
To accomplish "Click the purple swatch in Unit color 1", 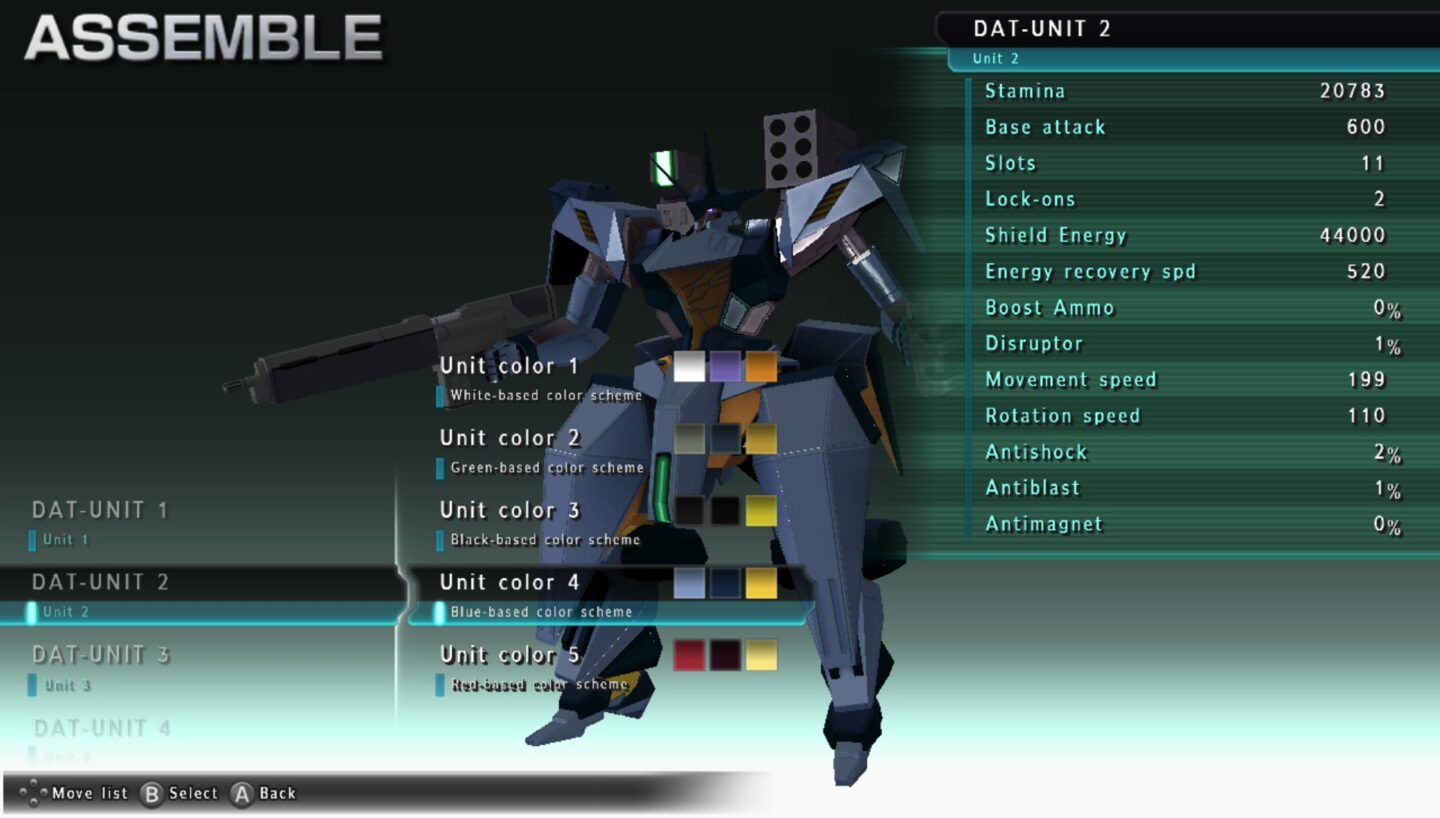I will tap(725, 366).
